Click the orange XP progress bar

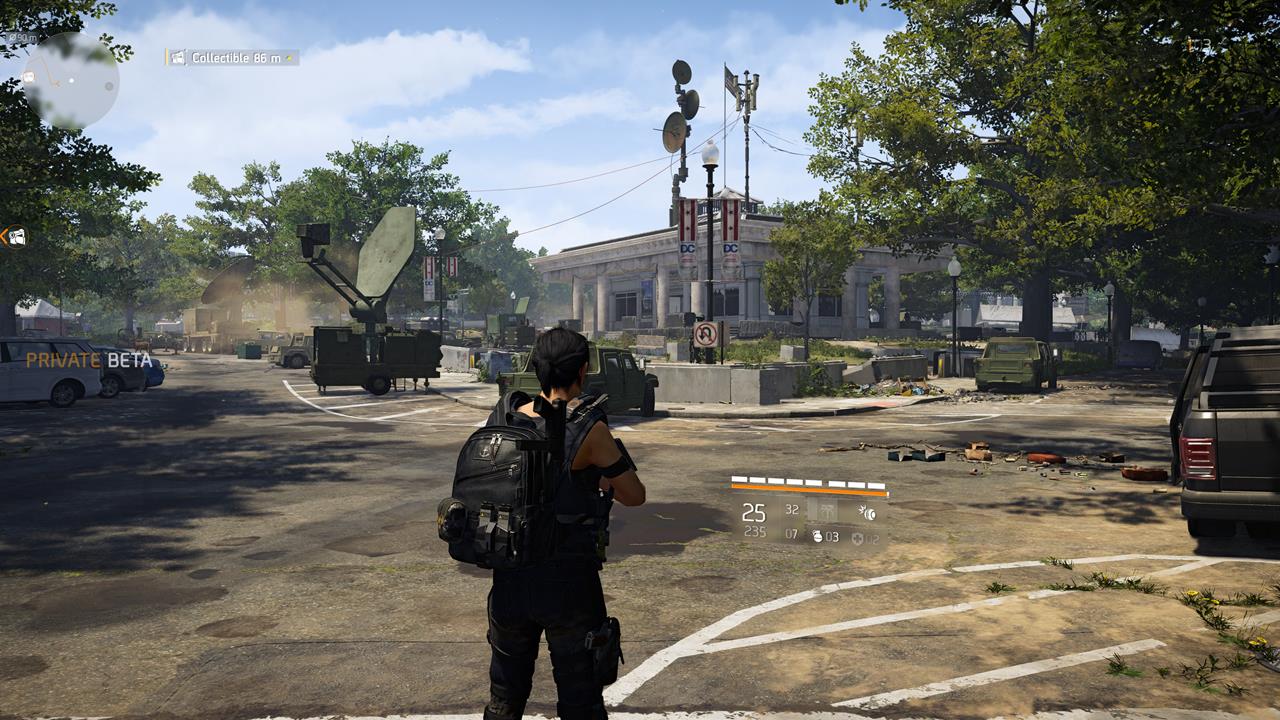(x=807, y=489)
